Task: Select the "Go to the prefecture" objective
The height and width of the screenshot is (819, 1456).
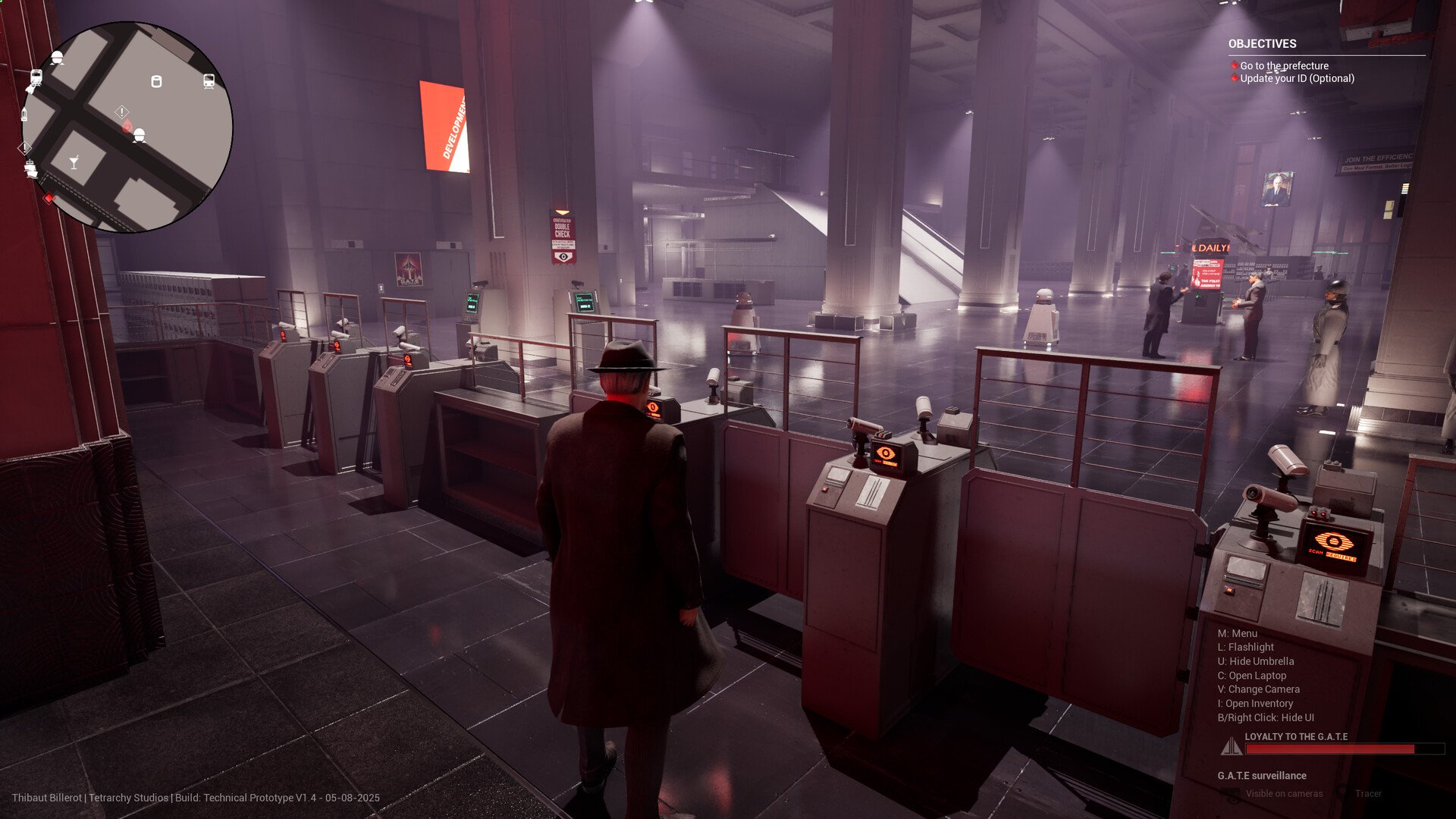Action: tap(1284, 66)
